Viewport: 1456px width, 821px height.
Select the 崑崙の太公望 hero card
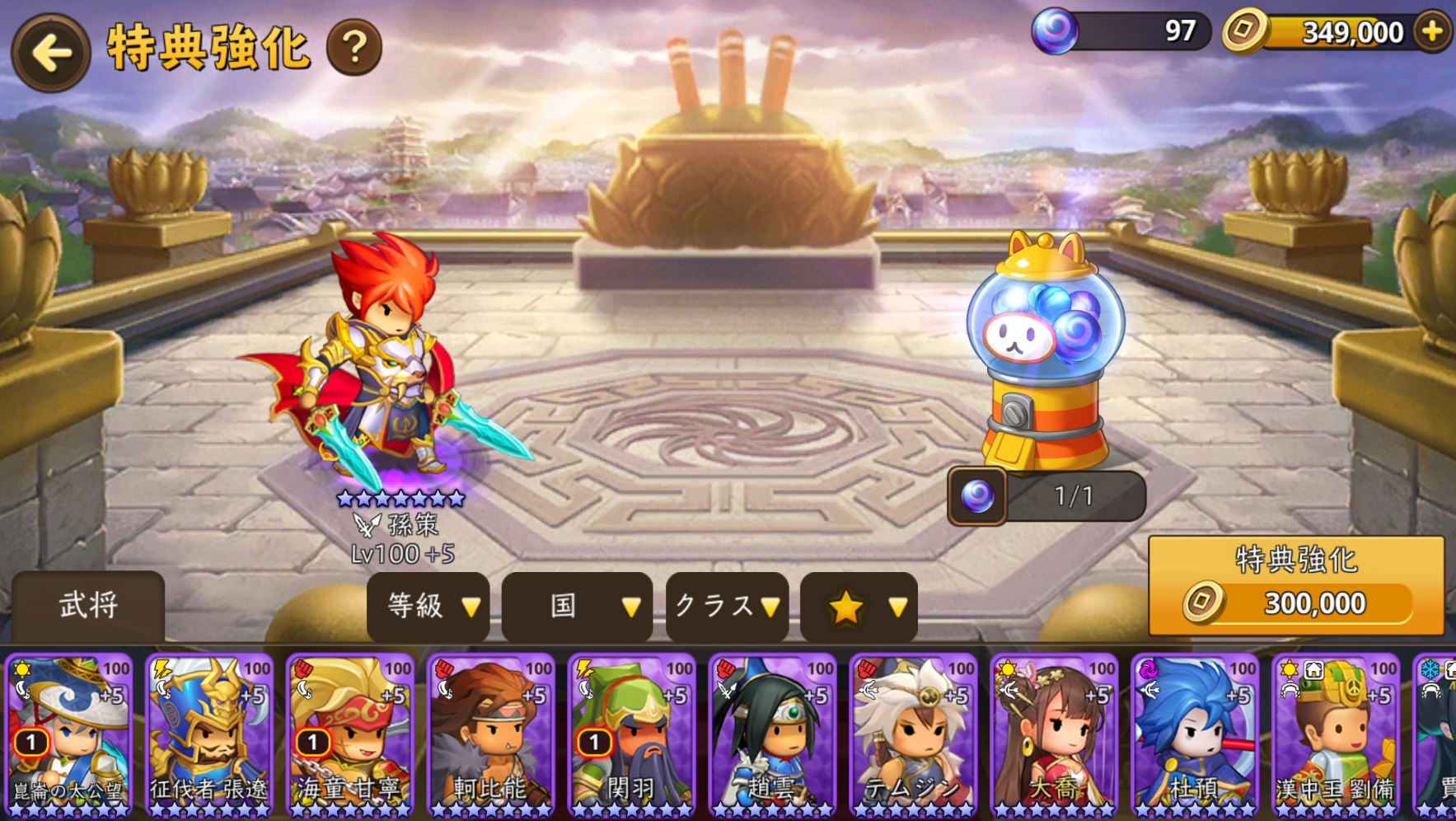click(x=69, y=735)
